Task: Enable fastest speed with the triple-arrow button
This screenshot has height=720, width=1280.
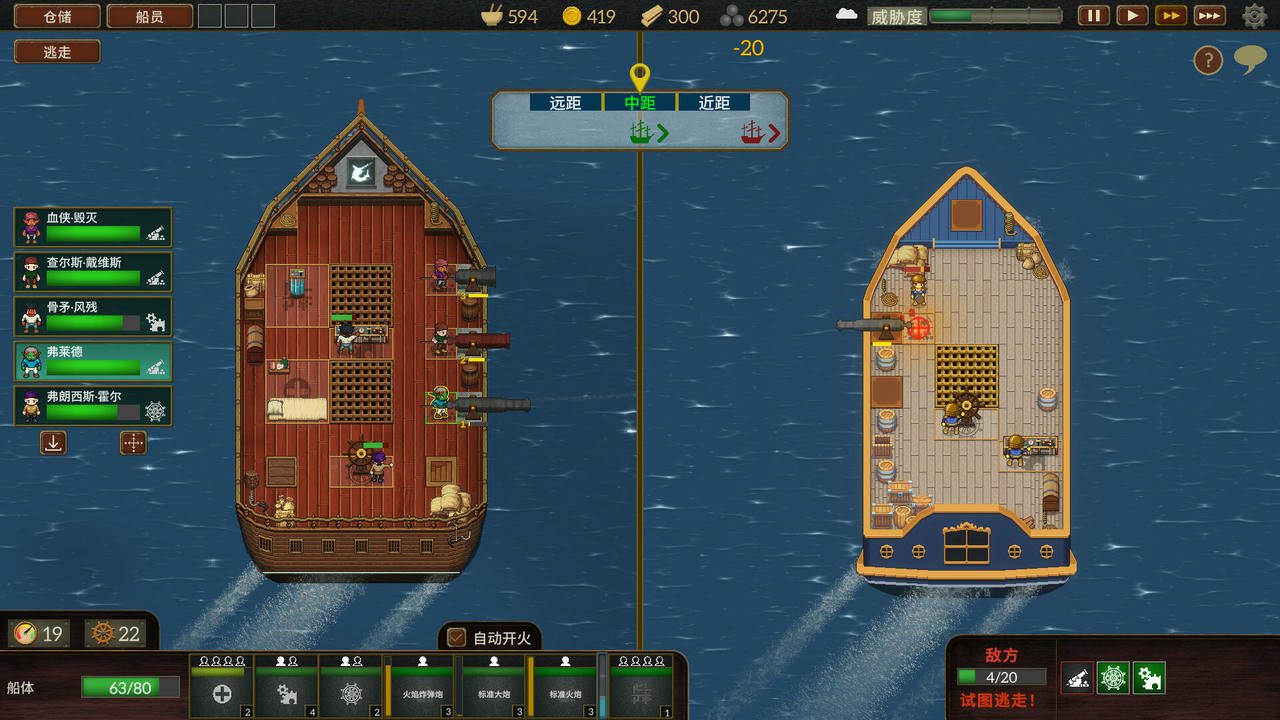Action: [1208, 15]
